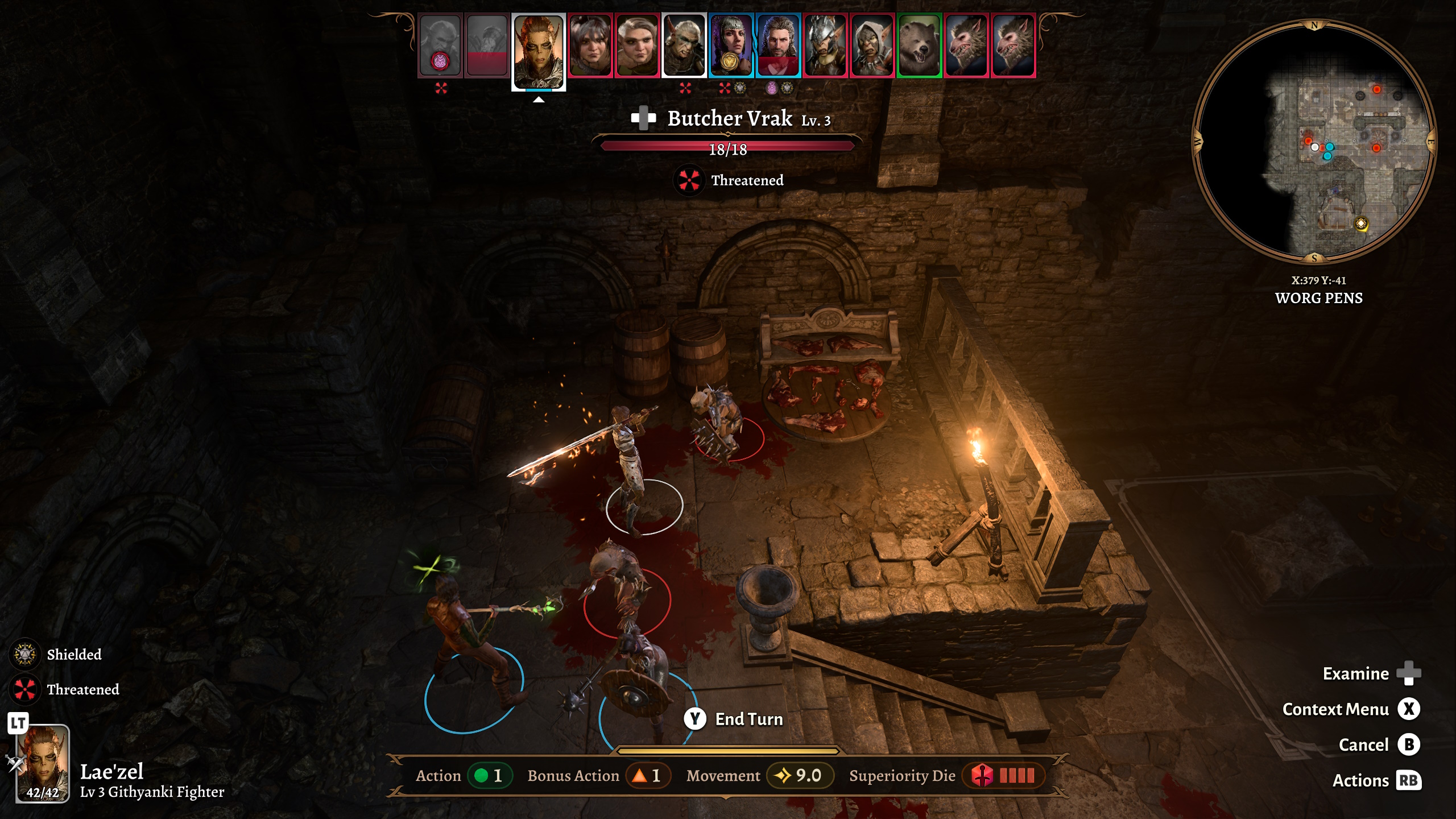This screenshot has height=819, width=1456.
Task: Choose the grey-haired ogre initiative portrait
Action: 638,45
